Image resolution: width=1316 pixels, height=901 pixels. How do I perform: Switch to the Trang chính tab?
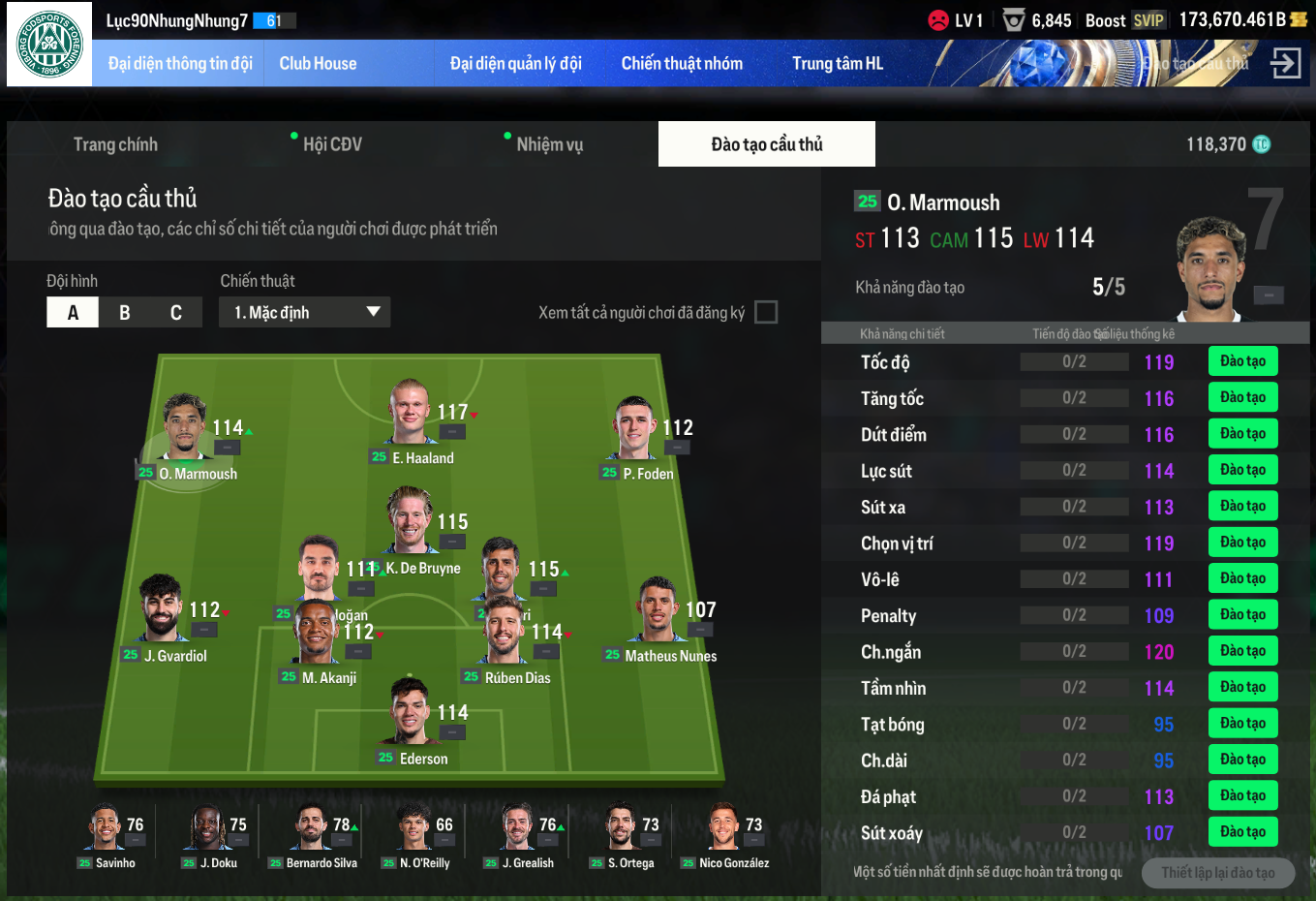pos(115,144)
